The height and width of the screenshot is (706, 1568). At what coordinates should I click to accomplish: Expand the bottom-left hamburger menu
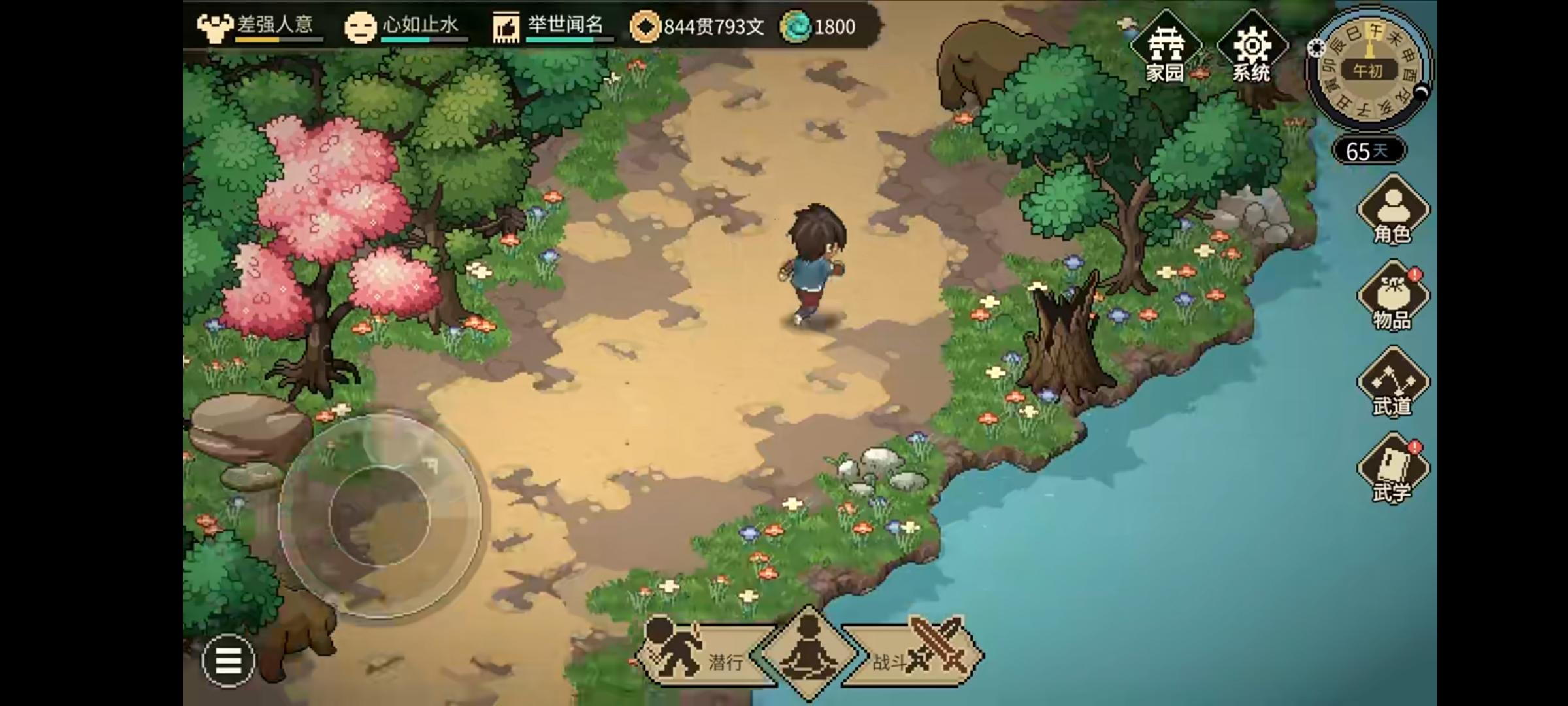[228, 661]
